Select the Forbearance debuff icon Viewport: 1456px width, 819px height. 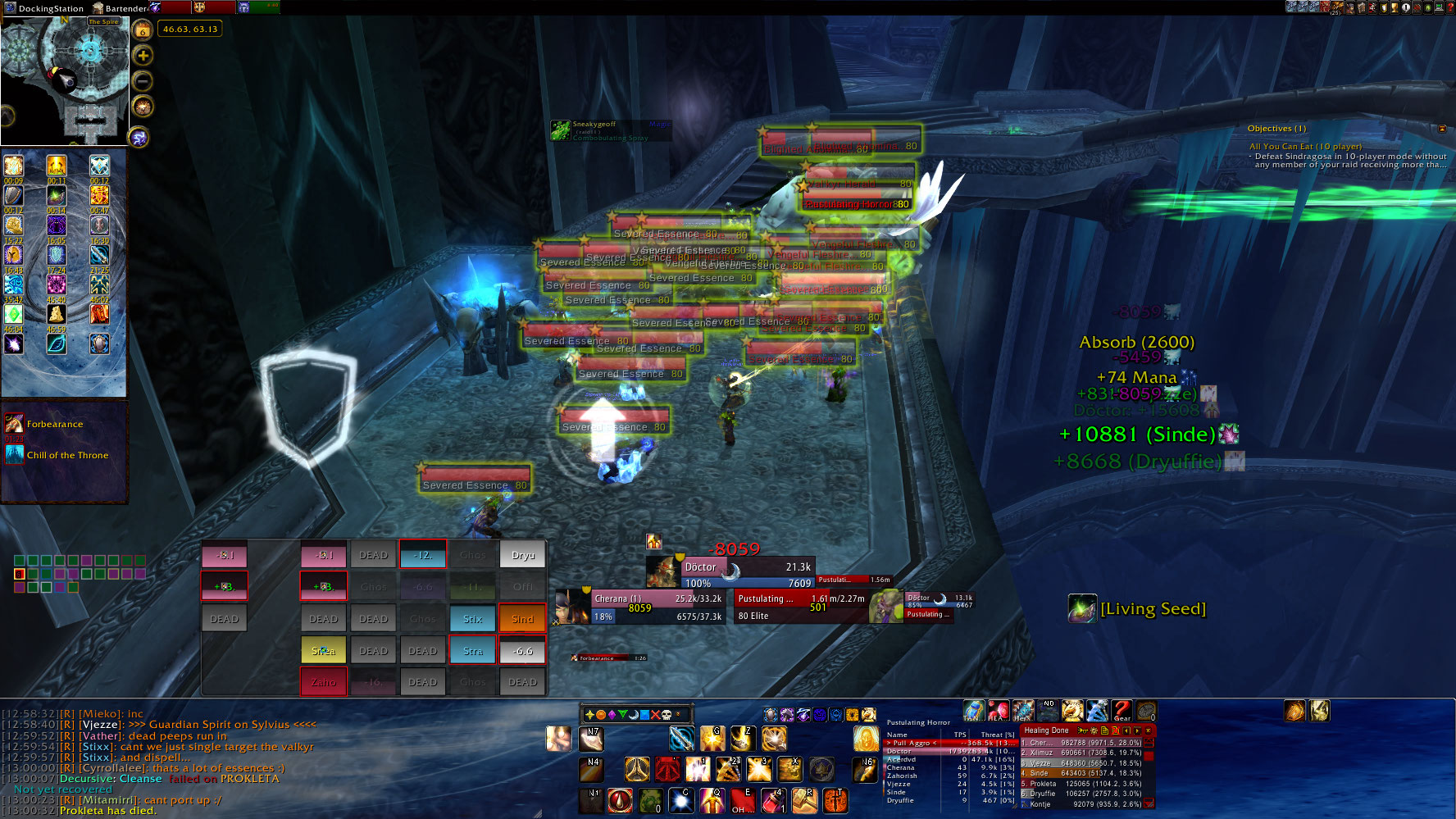pyautogui.click(x=15, y=424)
